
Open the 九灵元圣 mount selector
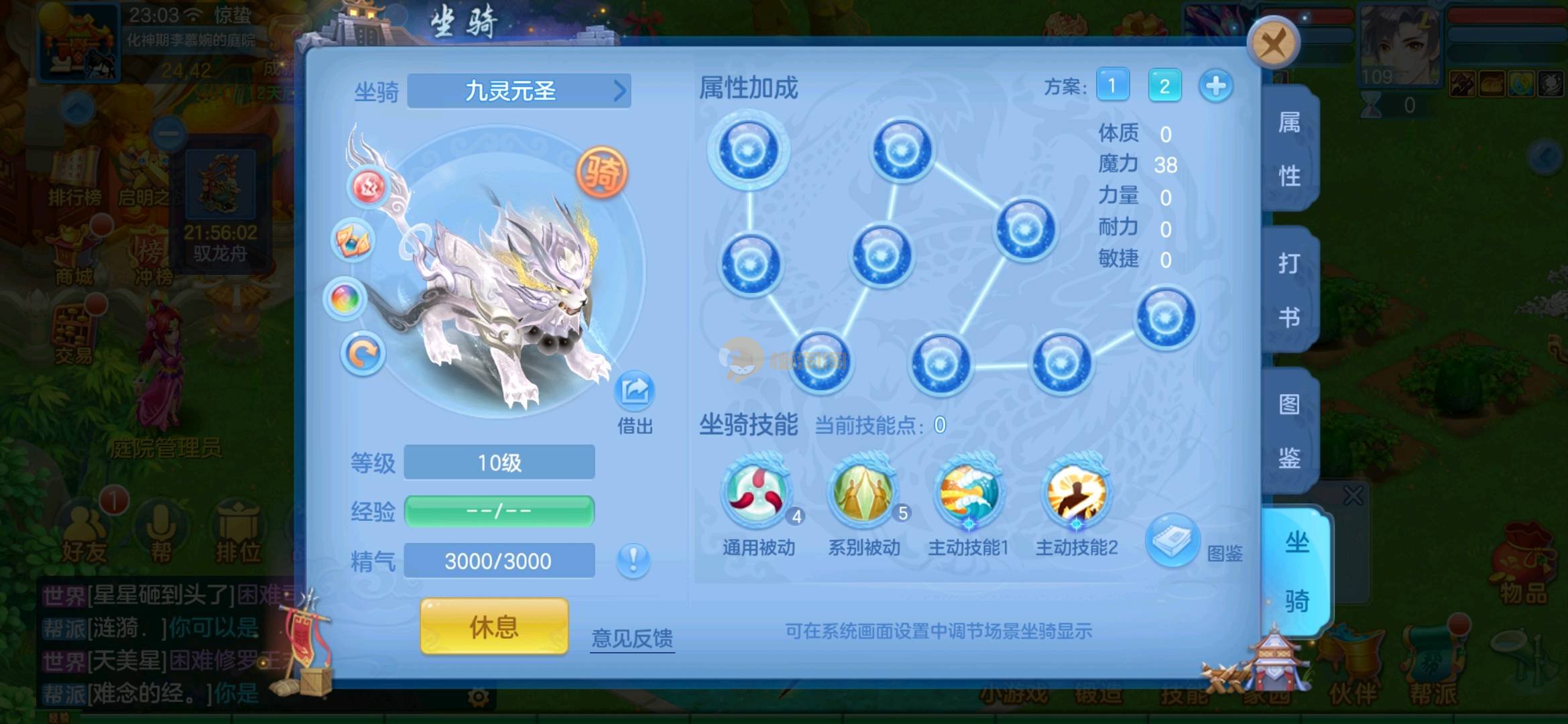[519, 90]
